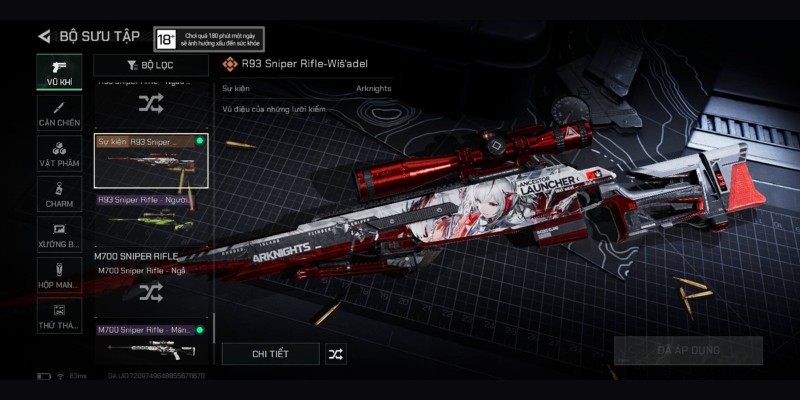Screen dimensions: 800x400
Task: Select the Charm category
Action: (59, 195)
